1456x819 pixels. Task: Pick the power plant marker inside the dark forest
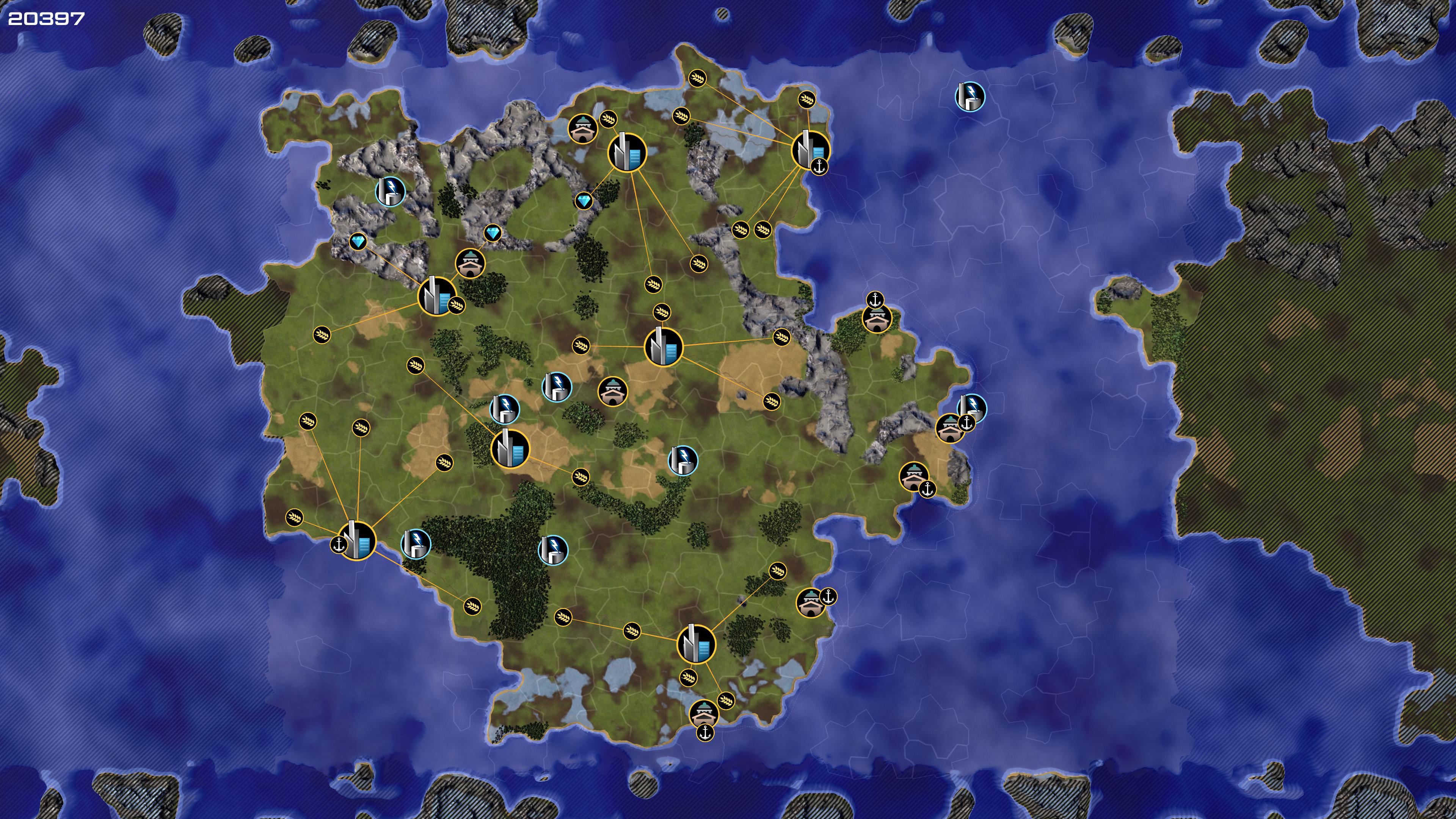553,549
